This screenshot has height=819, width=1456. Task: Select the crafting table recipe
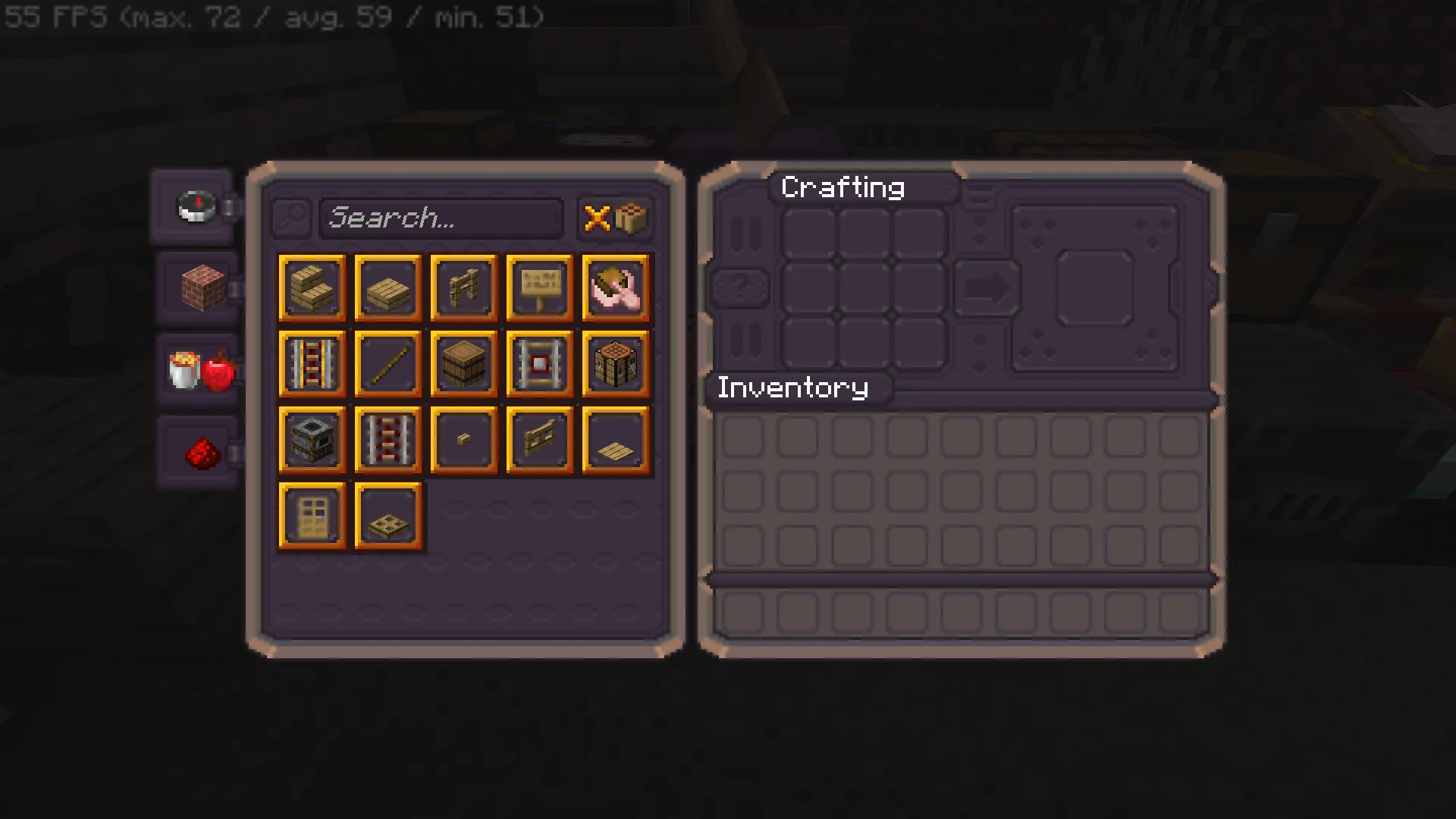pos(615,364)
